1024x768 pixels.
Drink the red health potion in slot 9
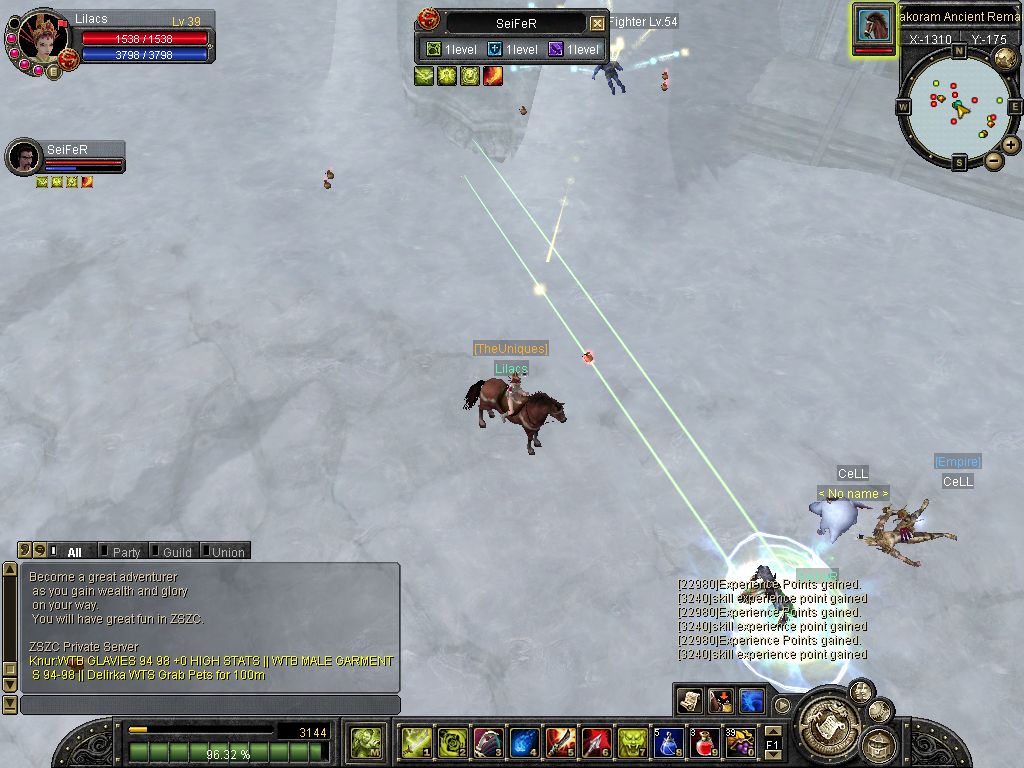704,742
